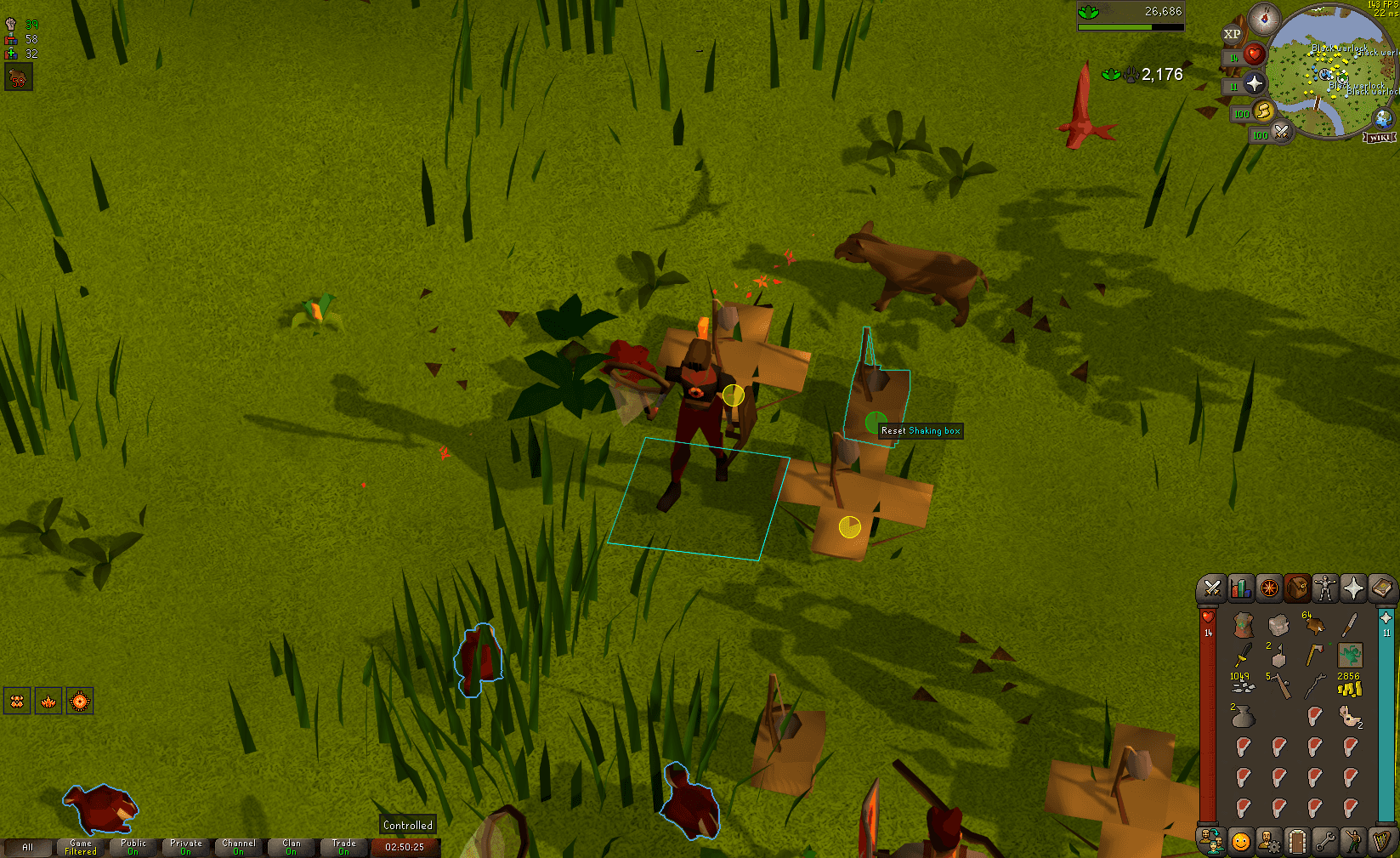Image resolution: width=1400 pixels, height=858 pixels.
Task: Click the Wiki banner below the minimap
Action: (1380, 136)
